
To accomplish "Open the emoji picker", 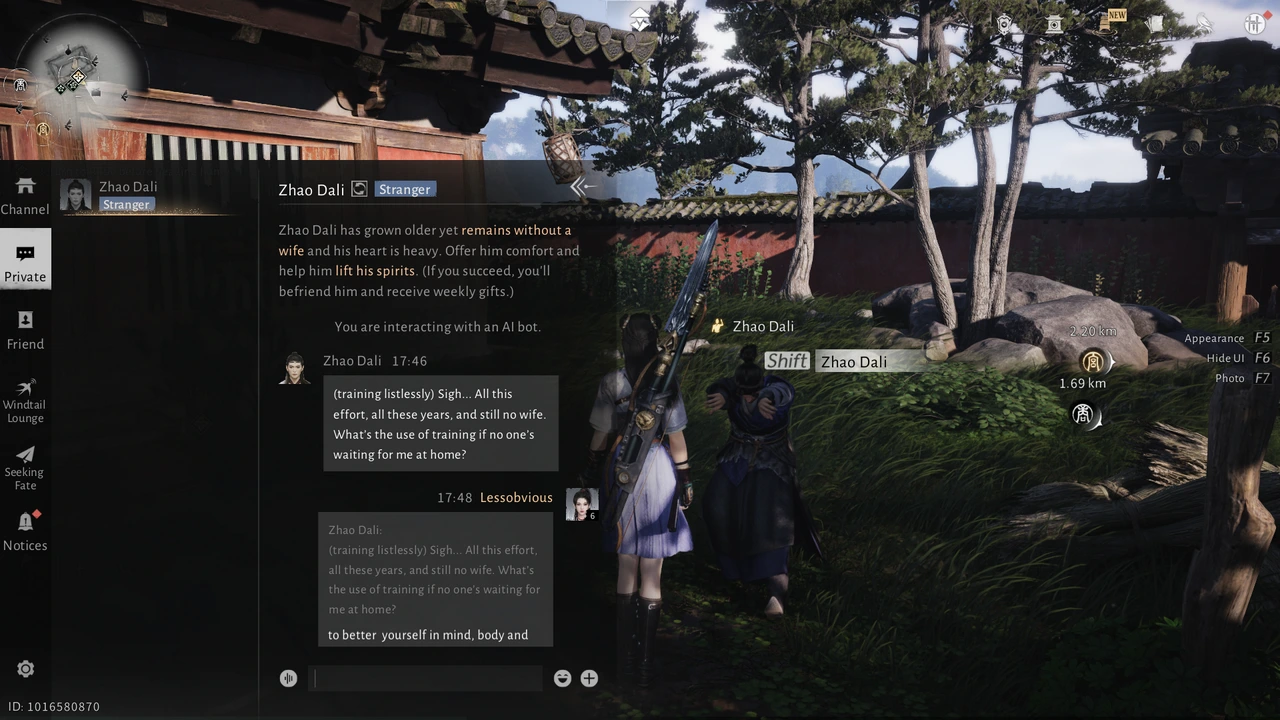I will 562,678.
